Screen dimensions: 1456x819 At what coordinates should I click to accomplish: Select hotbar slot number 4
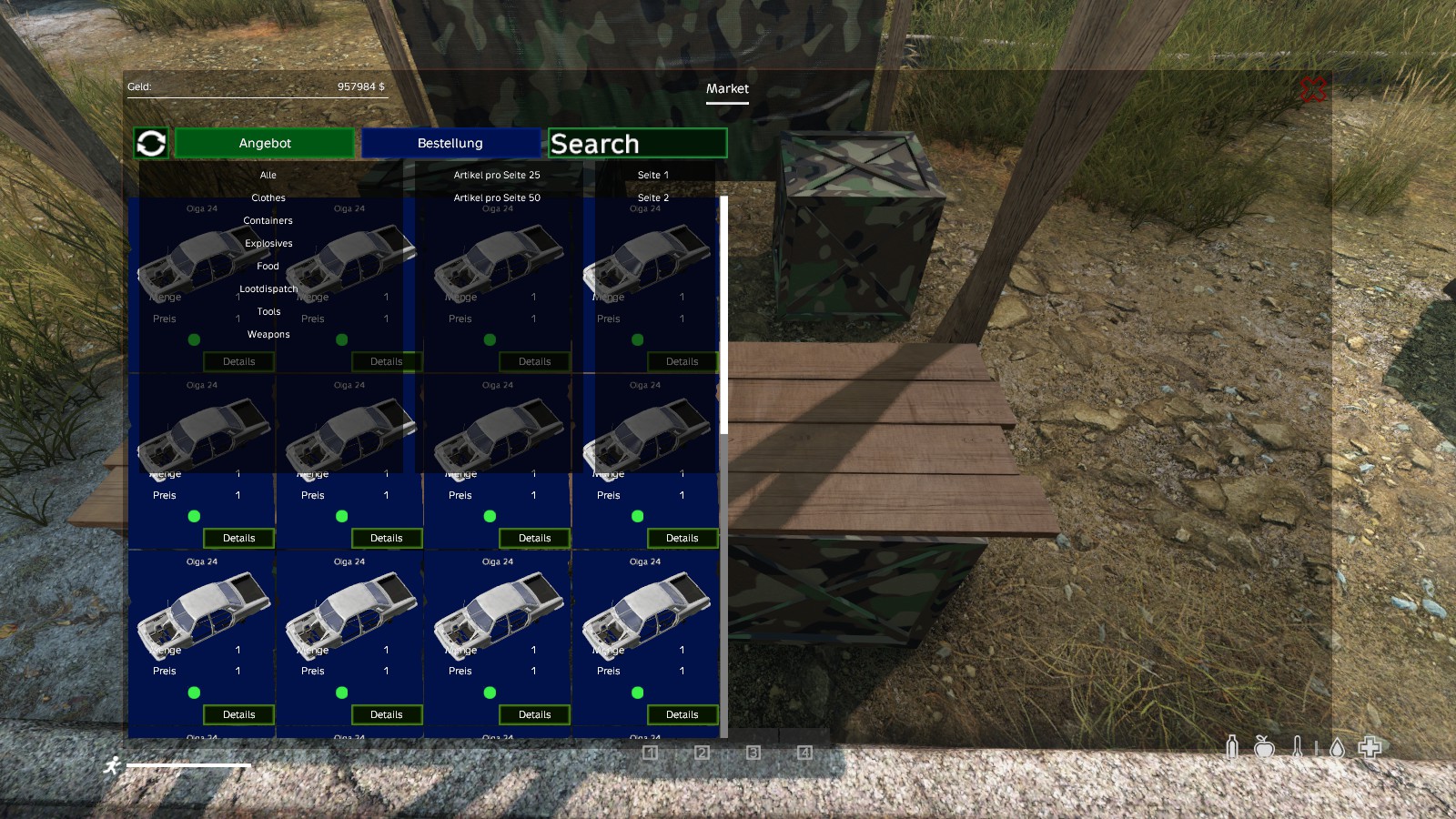804,753
